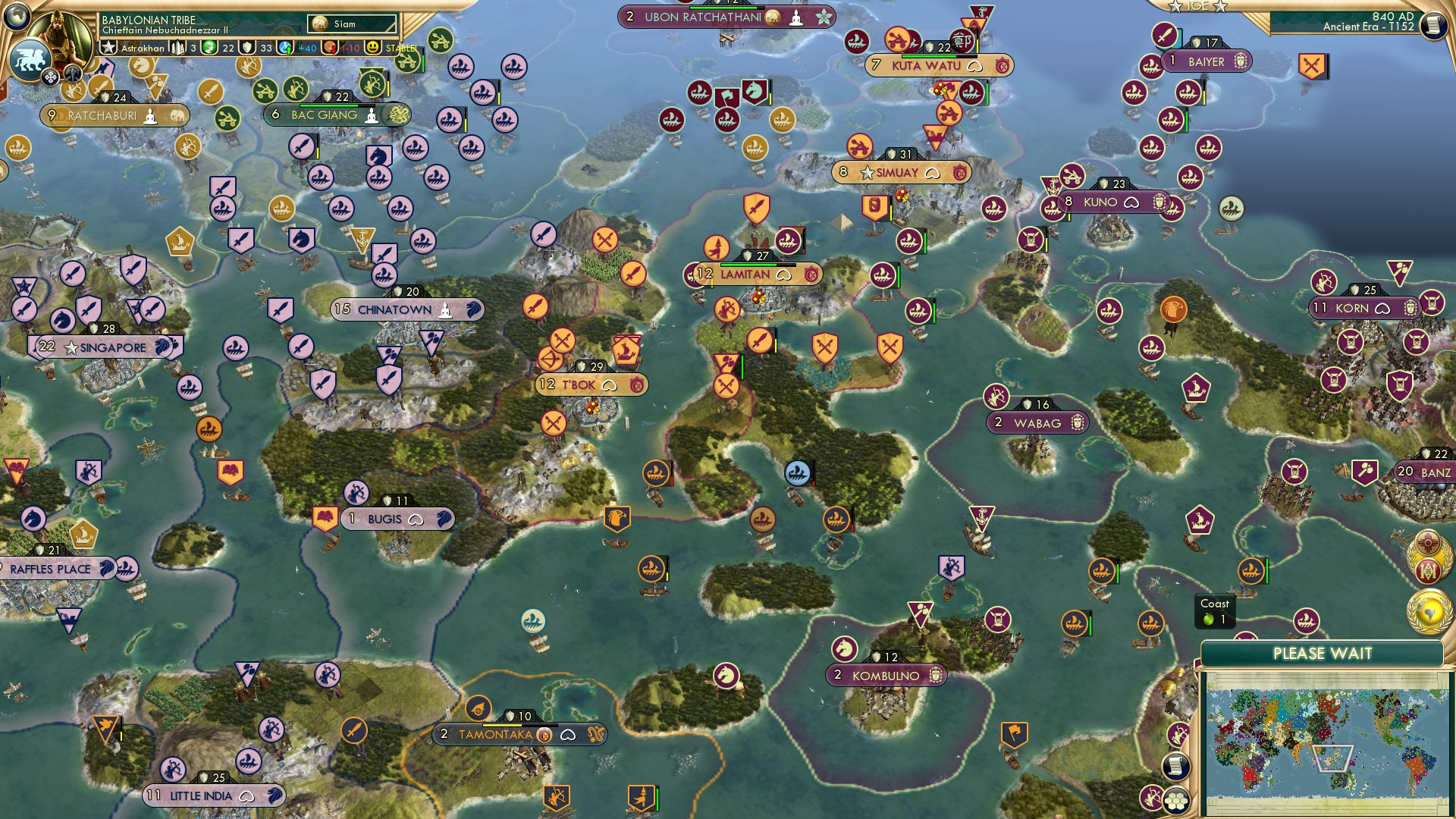The height and width of the screenshot is (819, 1456).
Task: Click the happiness smiley marked STABLE
Action: pos(373,48)
